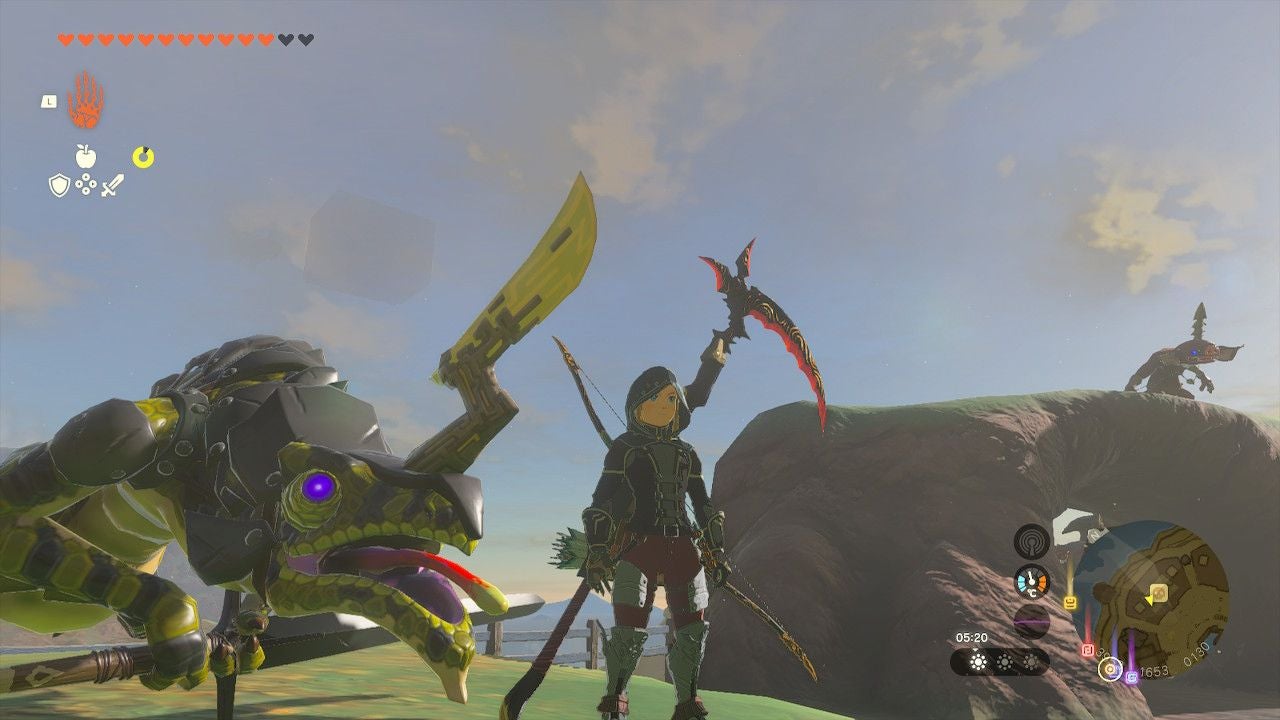Screen dimensions: 1280x720
Task: Click the purple waypoint pin below the minimap
Action: pos(1131,677)
